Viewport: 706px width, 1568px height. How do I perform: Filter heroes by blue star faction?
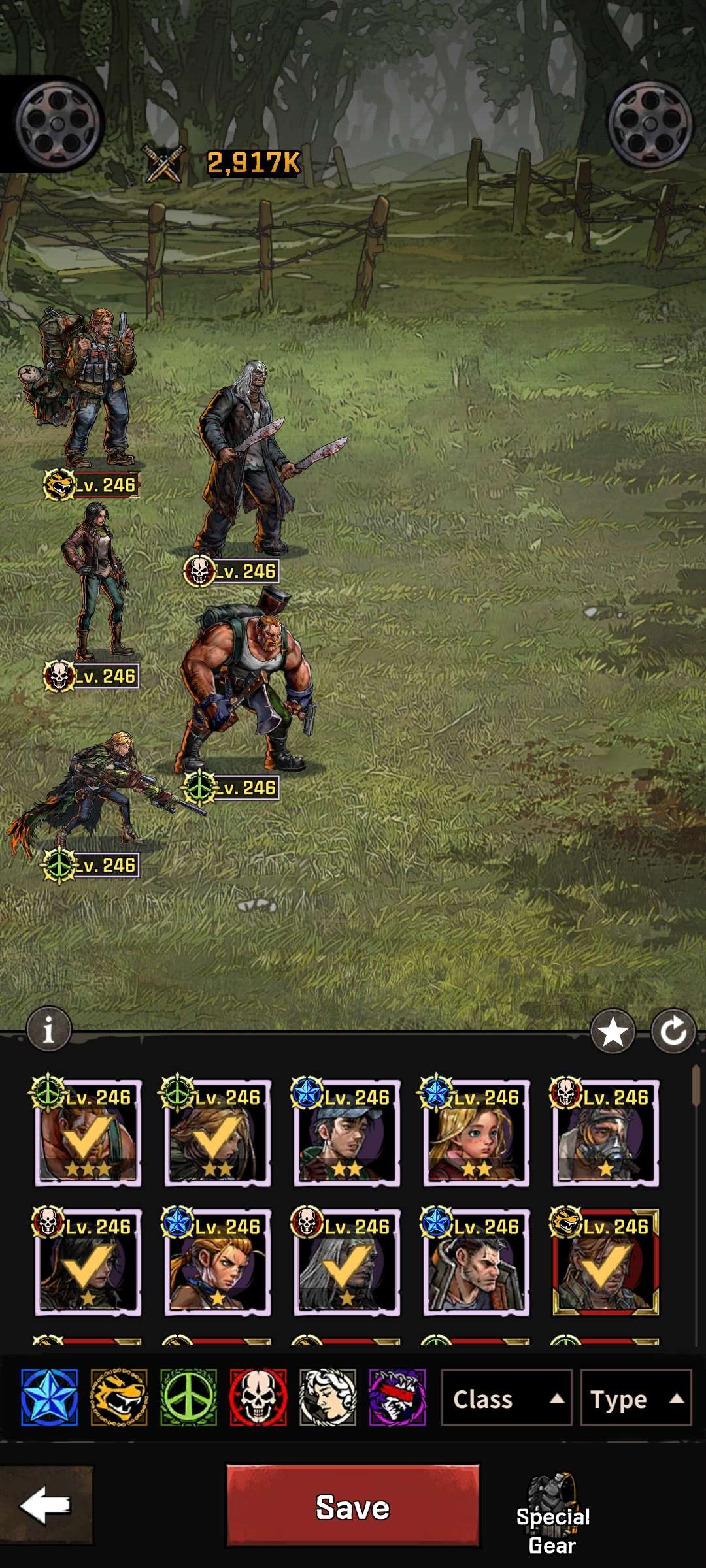[x=49, y=1397]
